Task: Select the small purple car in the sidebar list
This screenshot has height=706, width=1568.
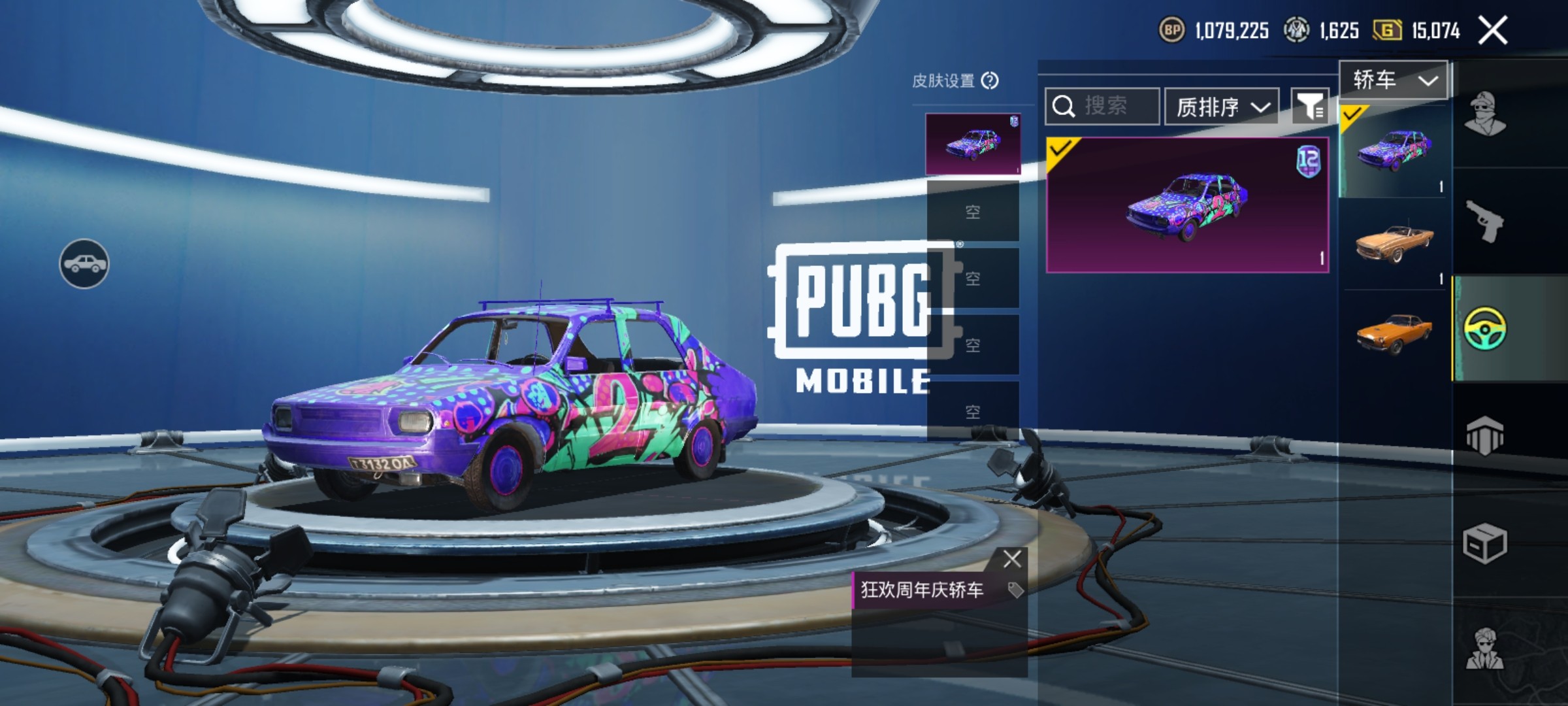Action: point(1394,150)
